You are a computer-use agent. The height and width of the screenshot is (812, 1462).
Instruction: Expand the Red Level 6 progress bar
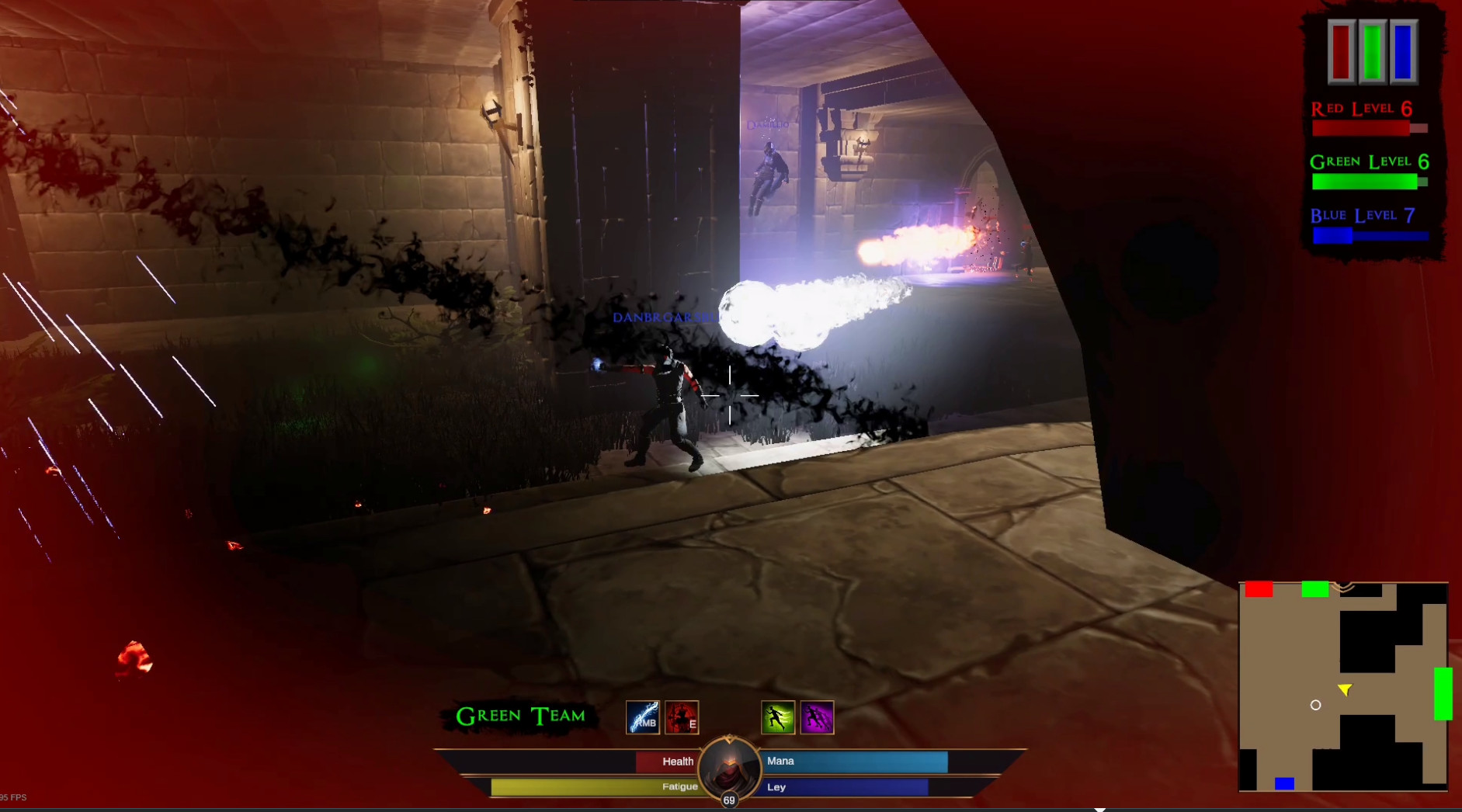(x=1368, y=129)
